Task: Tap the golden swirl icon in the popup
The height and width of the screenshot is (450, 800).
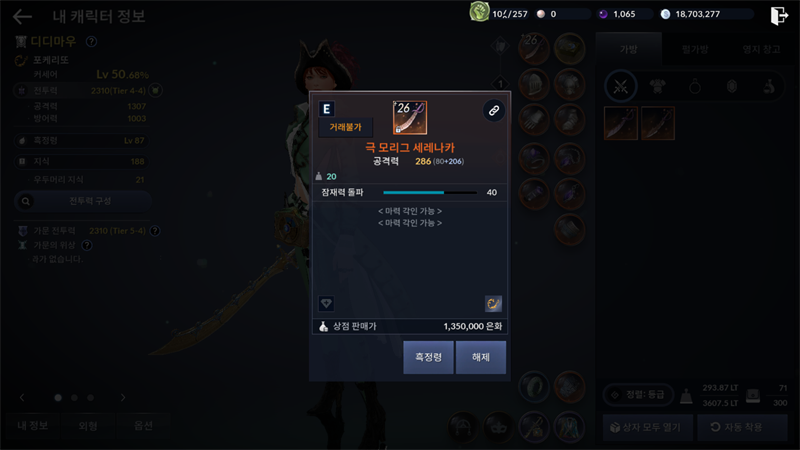Action: click(493, 303)
